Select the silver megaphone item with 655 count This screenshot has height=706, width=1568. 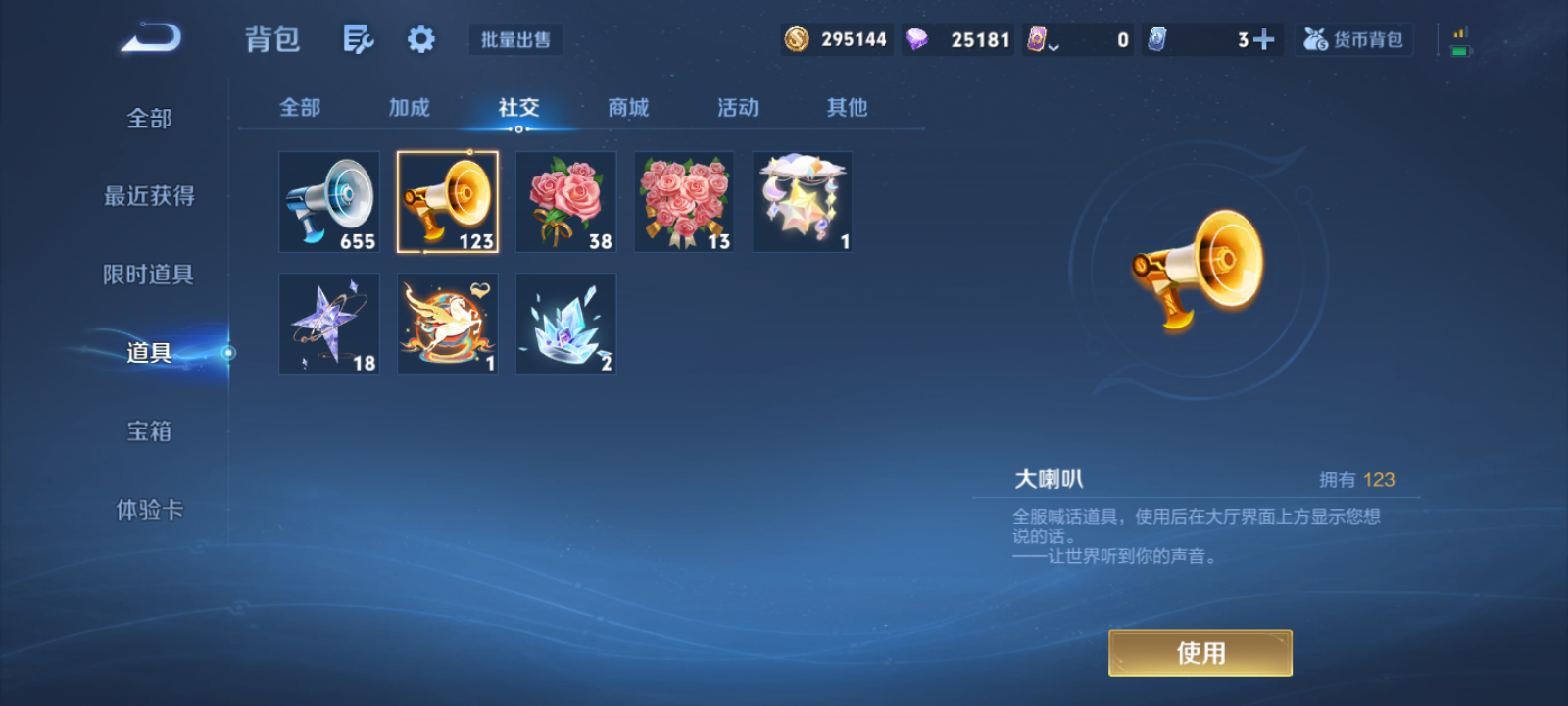pyautogui.click(x=328, y=201)
